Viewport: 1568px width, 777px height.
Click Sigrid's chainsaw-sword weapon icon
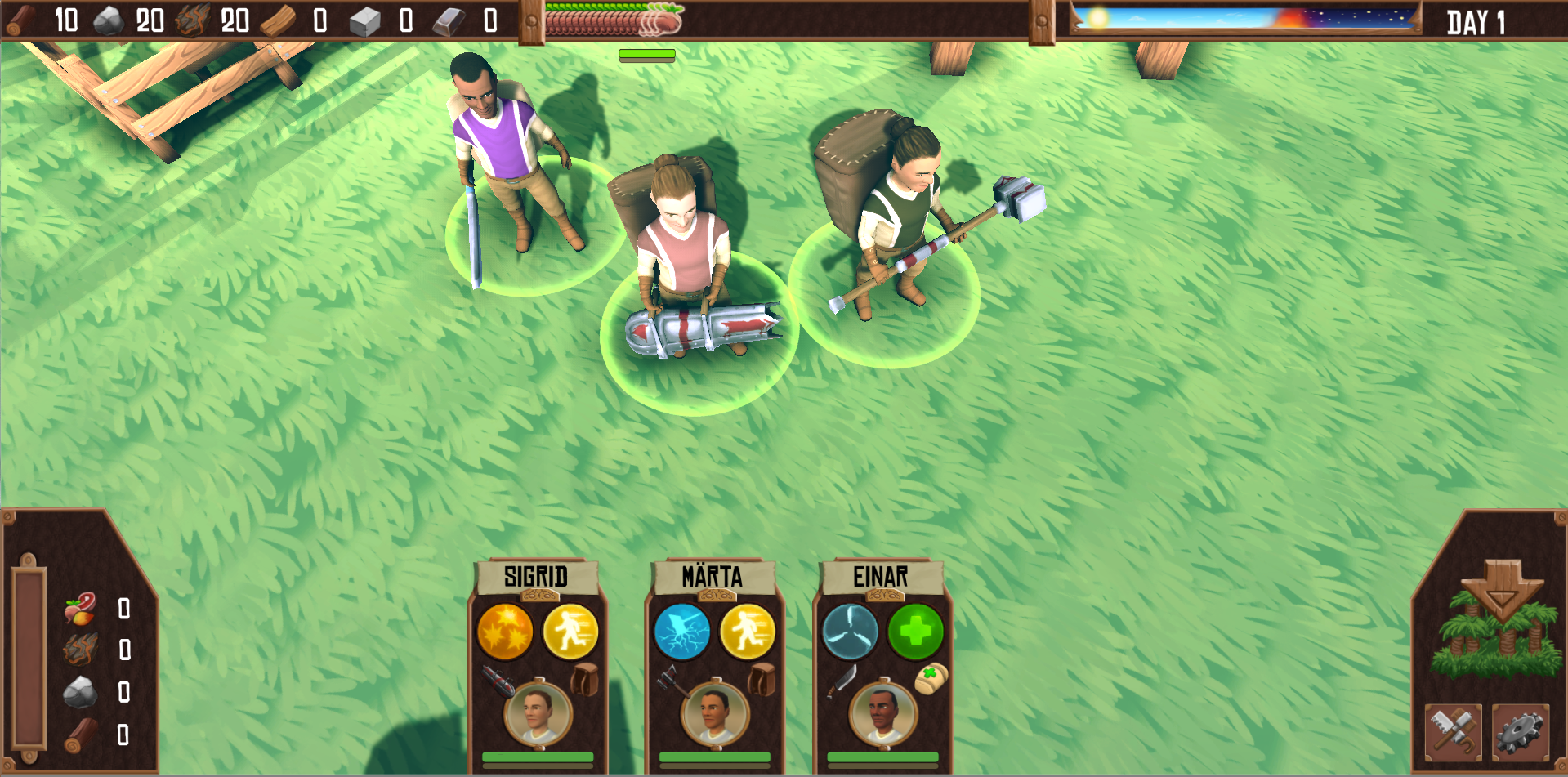click(496, 681)
